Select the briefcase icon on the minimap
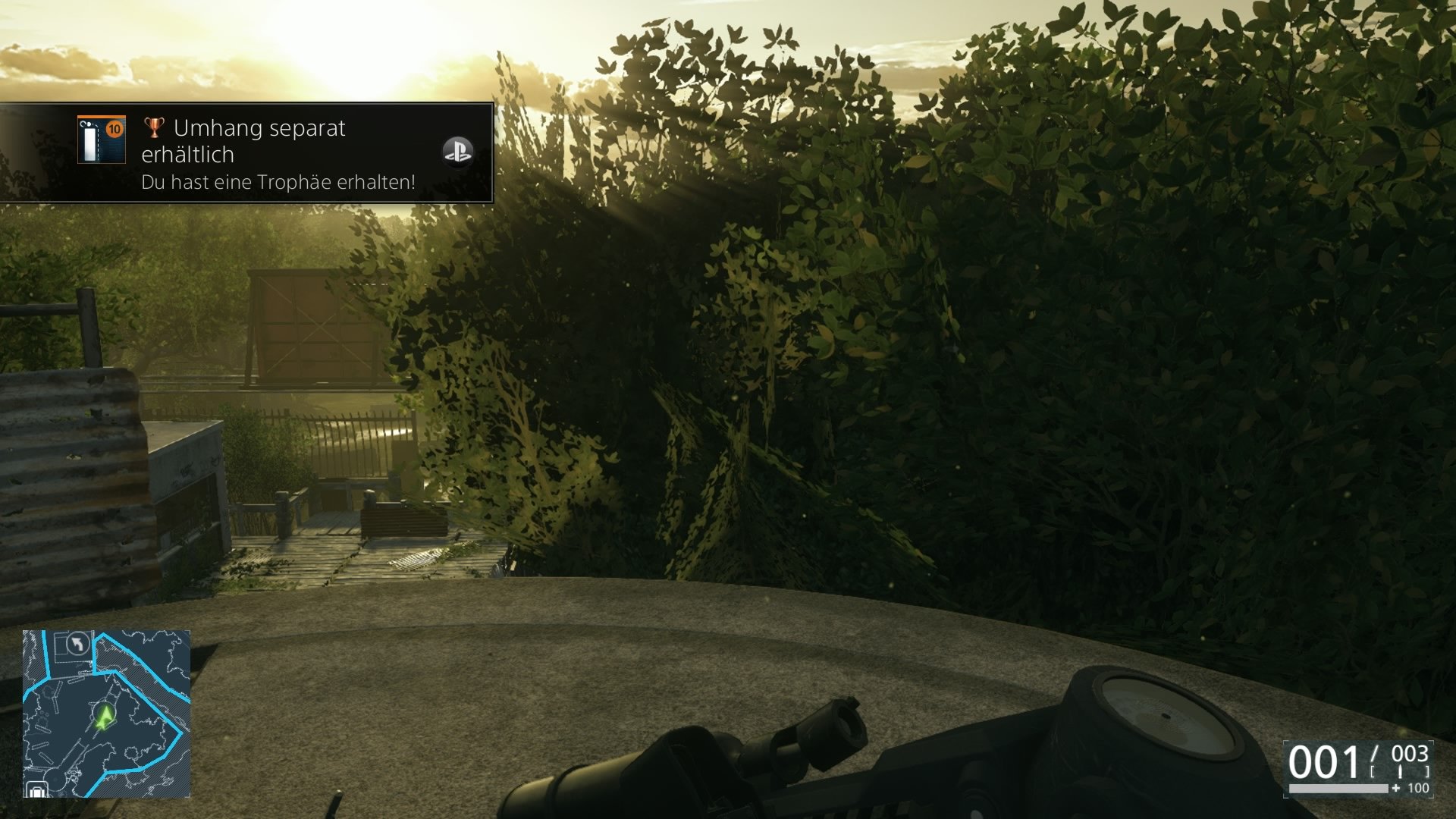Image resolution: width=1456 pixels, height=819 pixels. 37,789
